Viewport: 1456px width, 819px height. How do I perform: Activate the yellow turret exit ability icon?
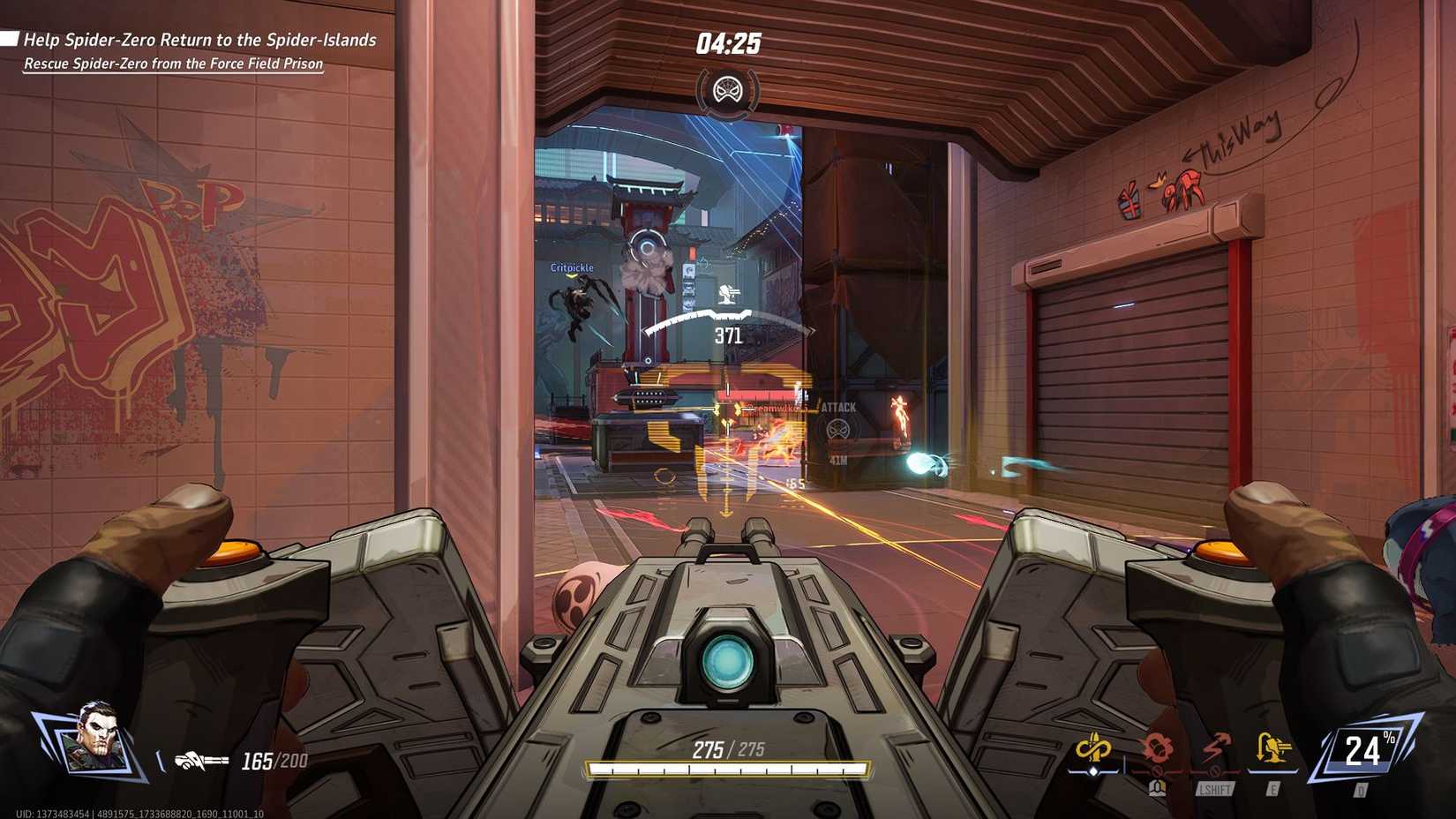pyautogui.click(x=1272, y=751)
